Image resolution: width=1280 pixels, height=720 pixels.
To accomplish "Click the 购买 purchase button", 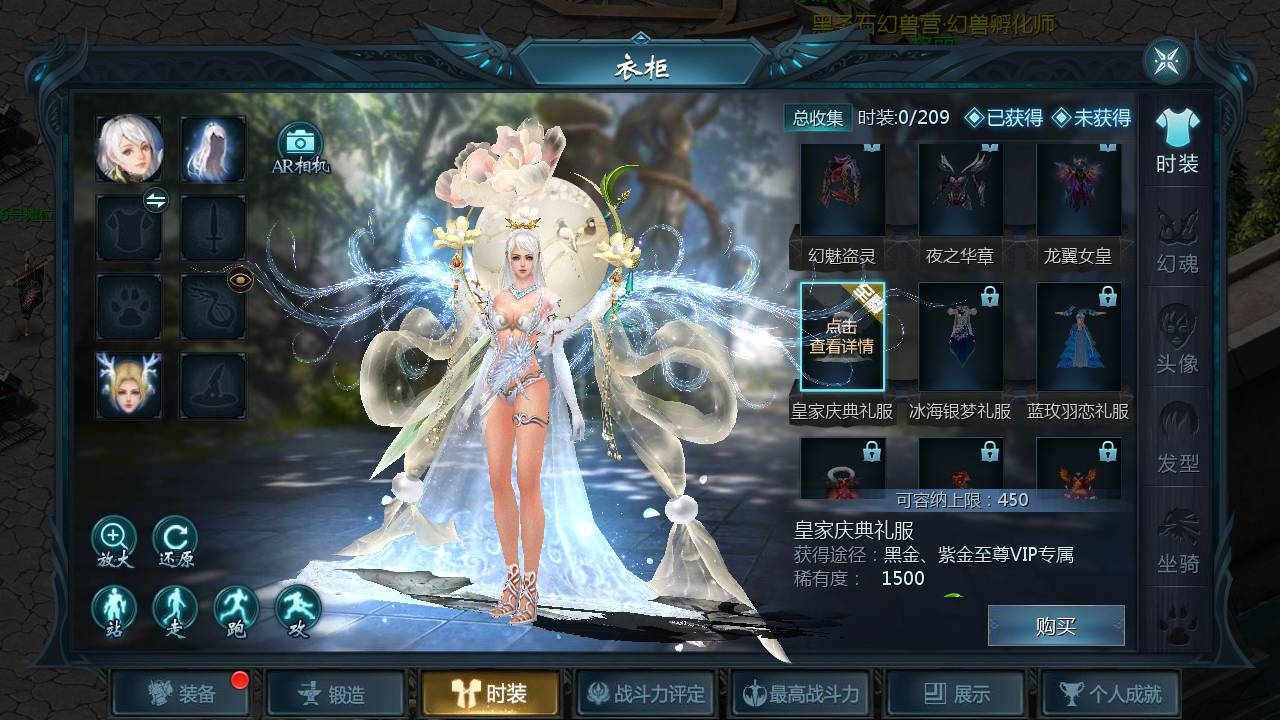I will coord(1056,626).
